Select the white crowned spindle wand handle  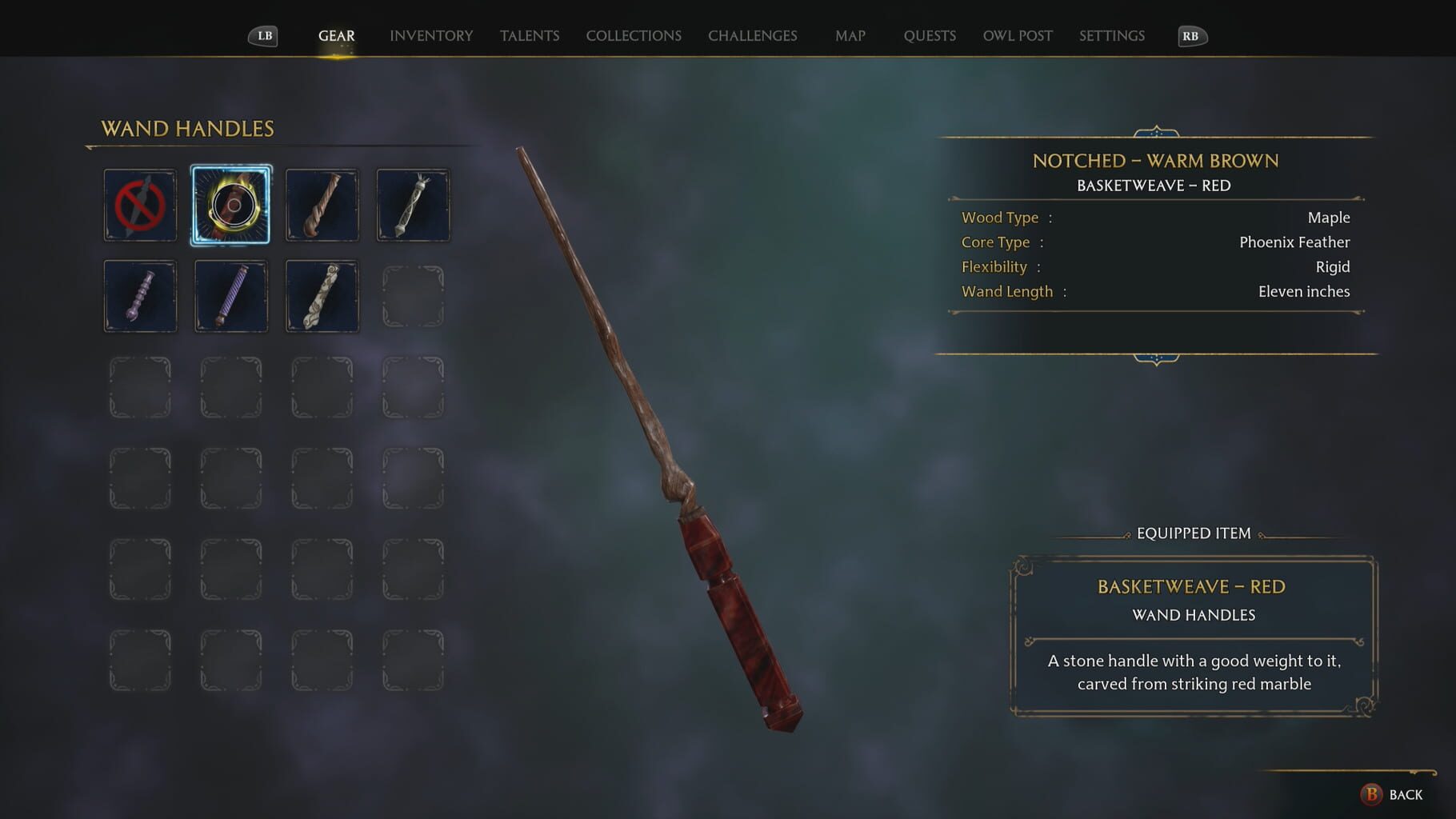pyautogui.click(x=413, y=205)
